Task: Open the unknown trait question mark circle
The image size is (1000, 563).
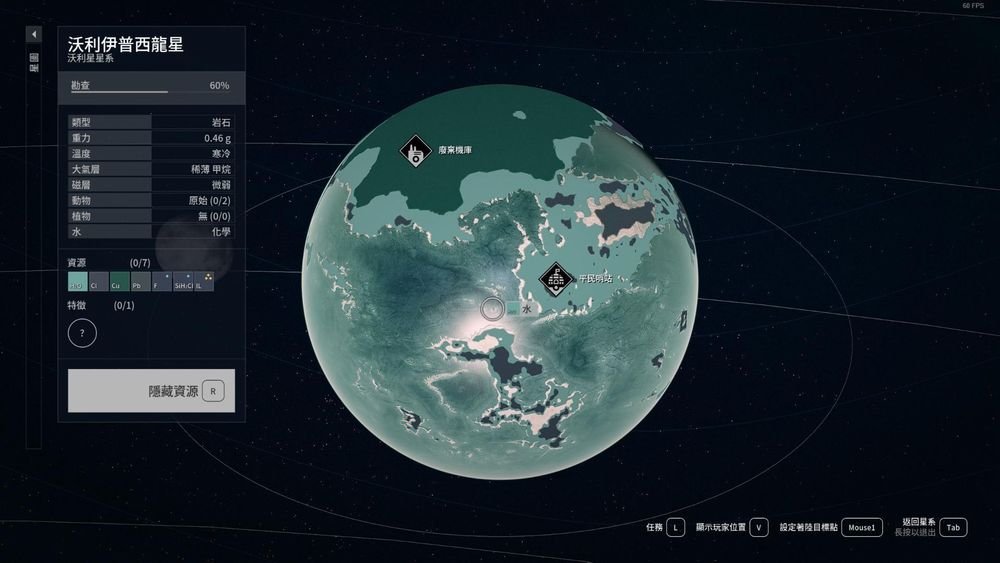Action: point(82,333)
